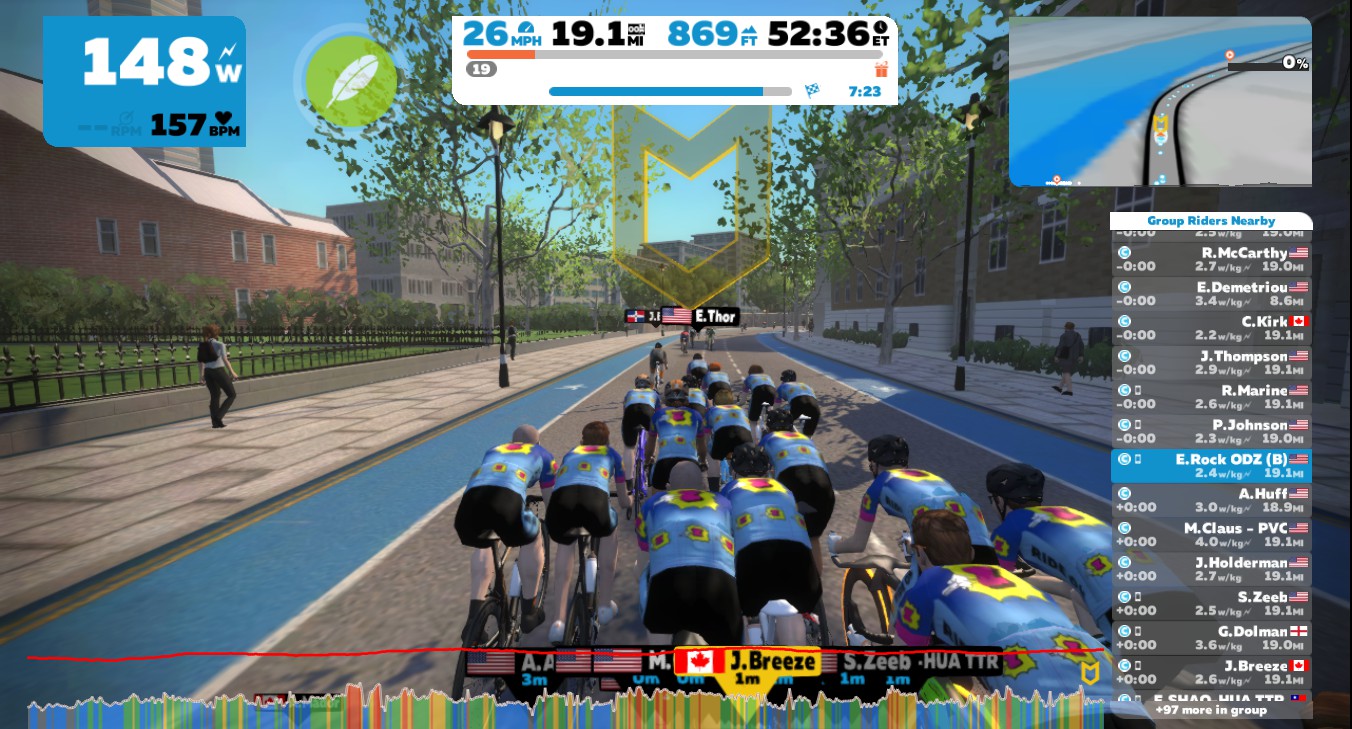Viewport: 1352px width, 729px height.
Task: Click the Group Riders Nearby header
Action: [1211, 221]
